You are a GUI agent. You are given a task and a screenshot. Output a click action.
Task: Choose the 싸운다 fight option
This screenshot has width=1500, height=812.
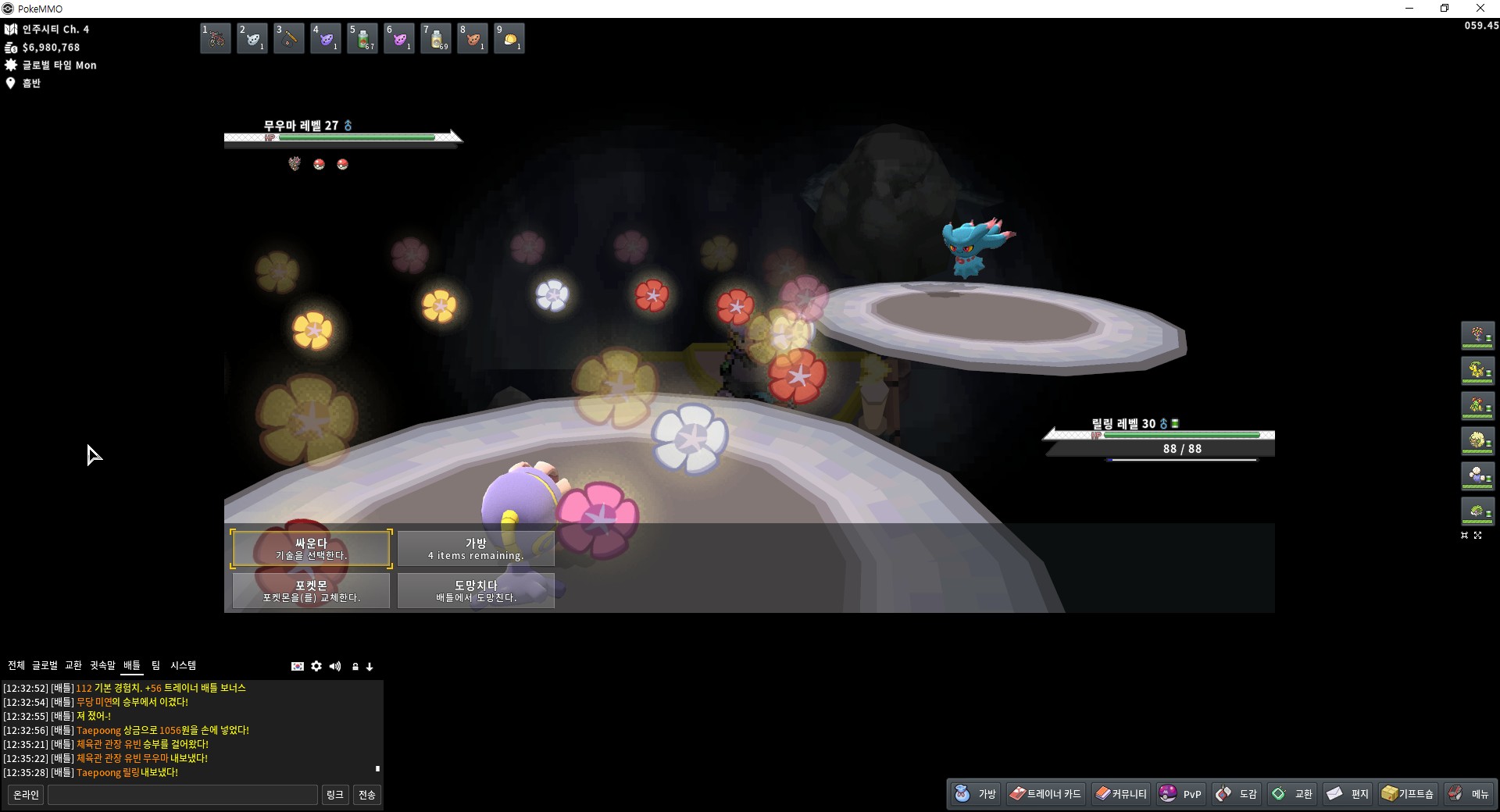(311, 549)
